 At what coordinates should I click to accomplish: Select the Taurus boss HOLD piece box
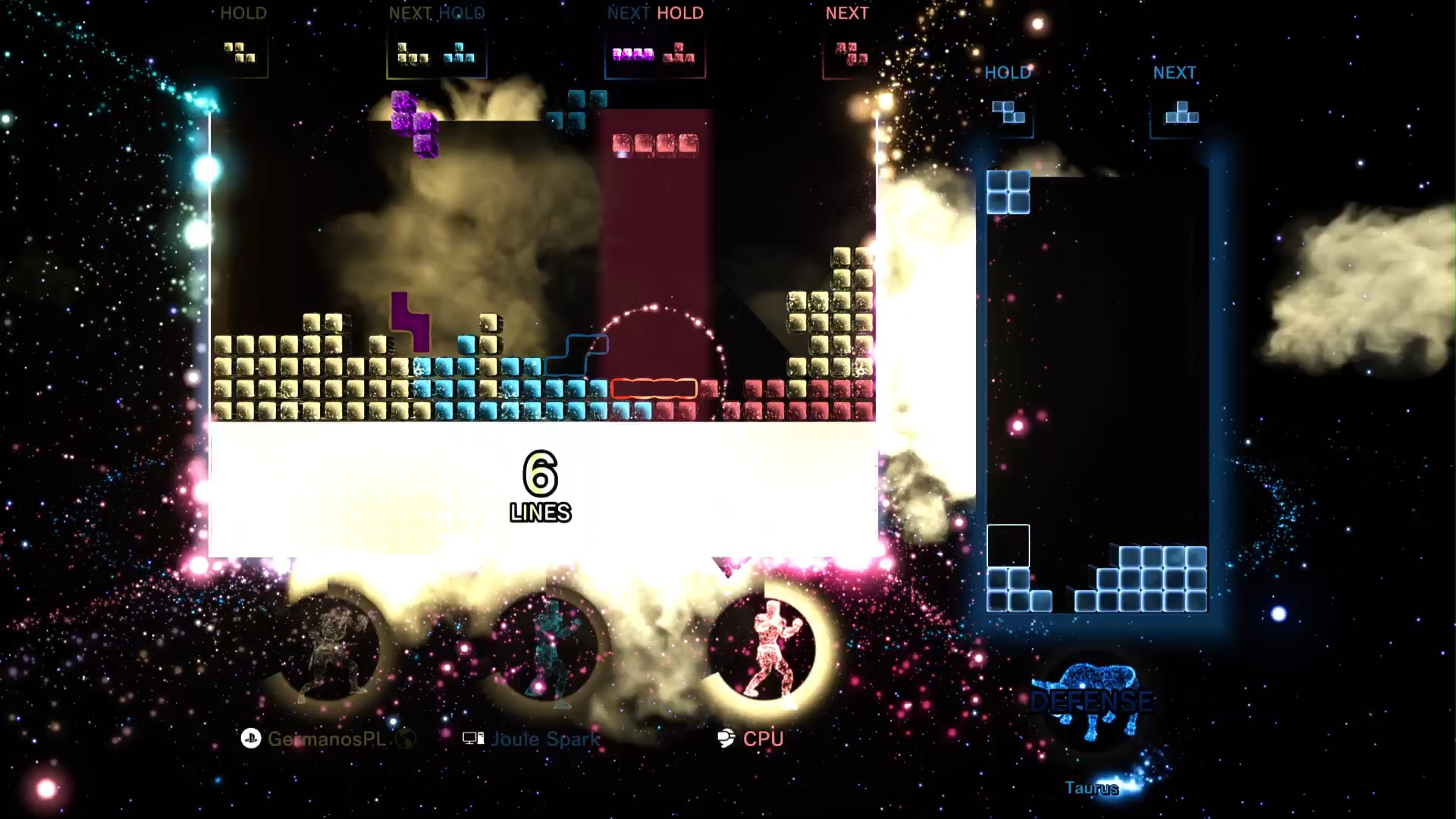pos(1009,112)
